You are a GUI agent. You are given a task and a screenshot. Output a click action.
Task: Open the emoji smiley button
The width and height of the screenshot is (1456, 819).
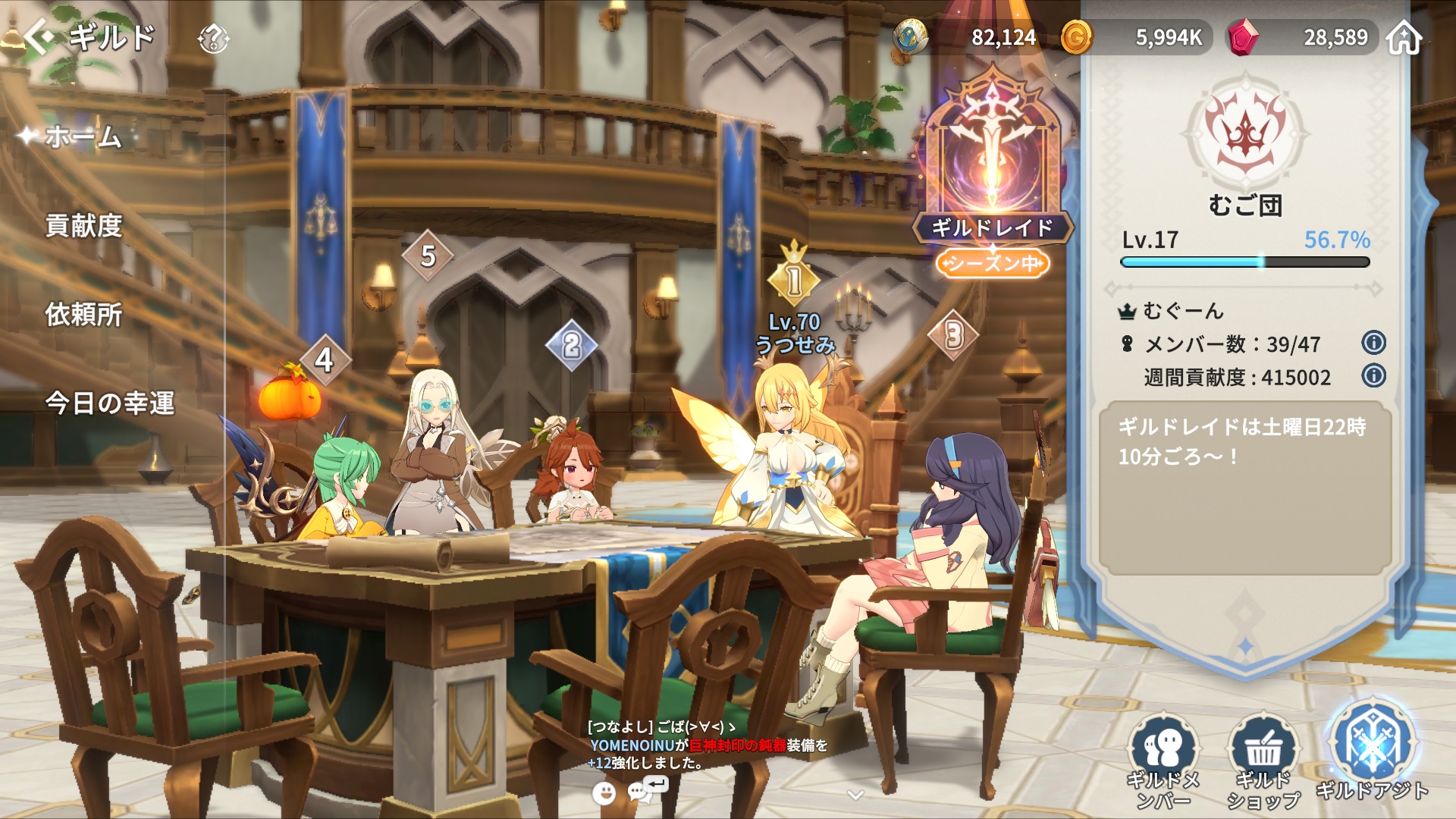(604, 793)
